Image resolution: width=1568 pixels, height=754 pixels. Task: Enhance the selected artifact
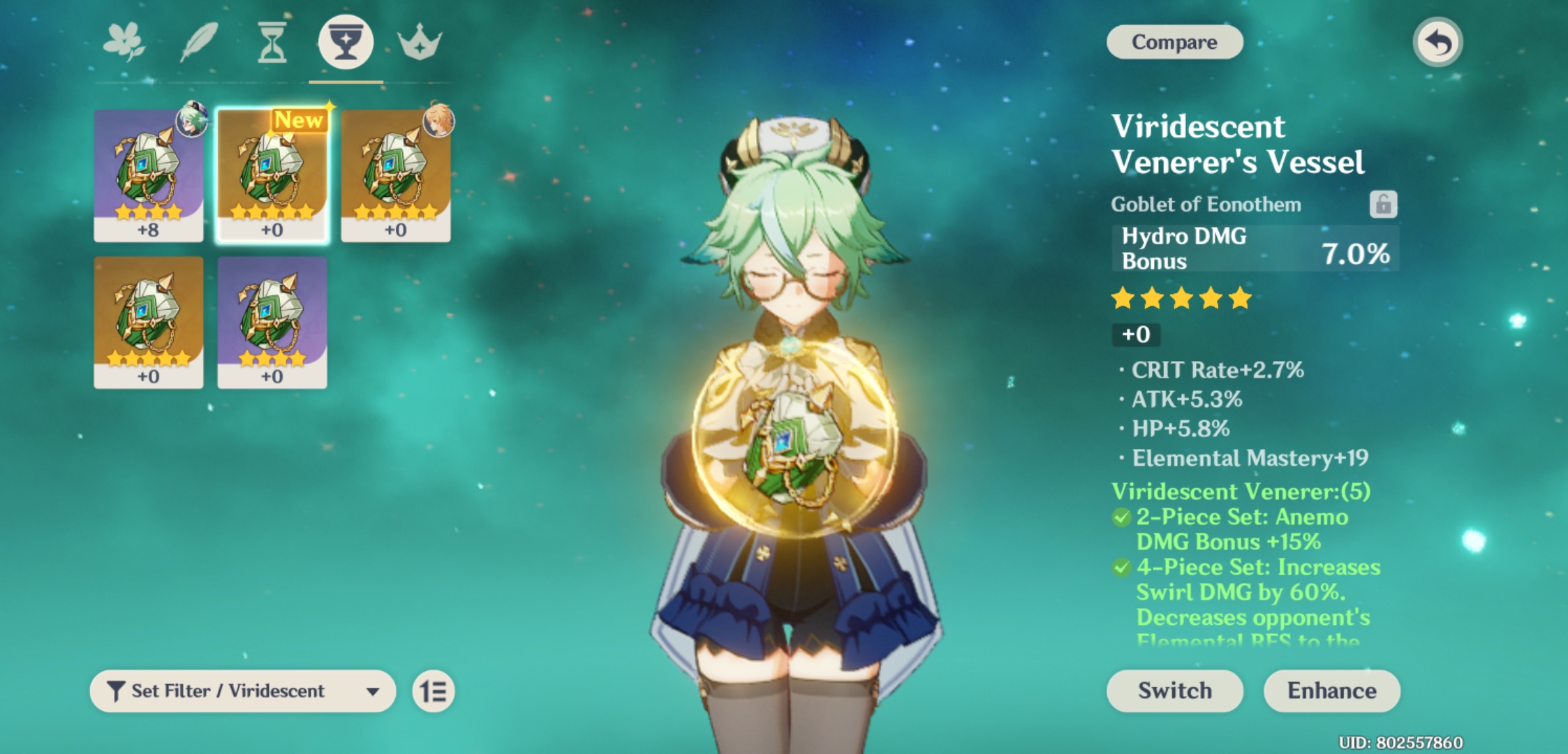1331,690
